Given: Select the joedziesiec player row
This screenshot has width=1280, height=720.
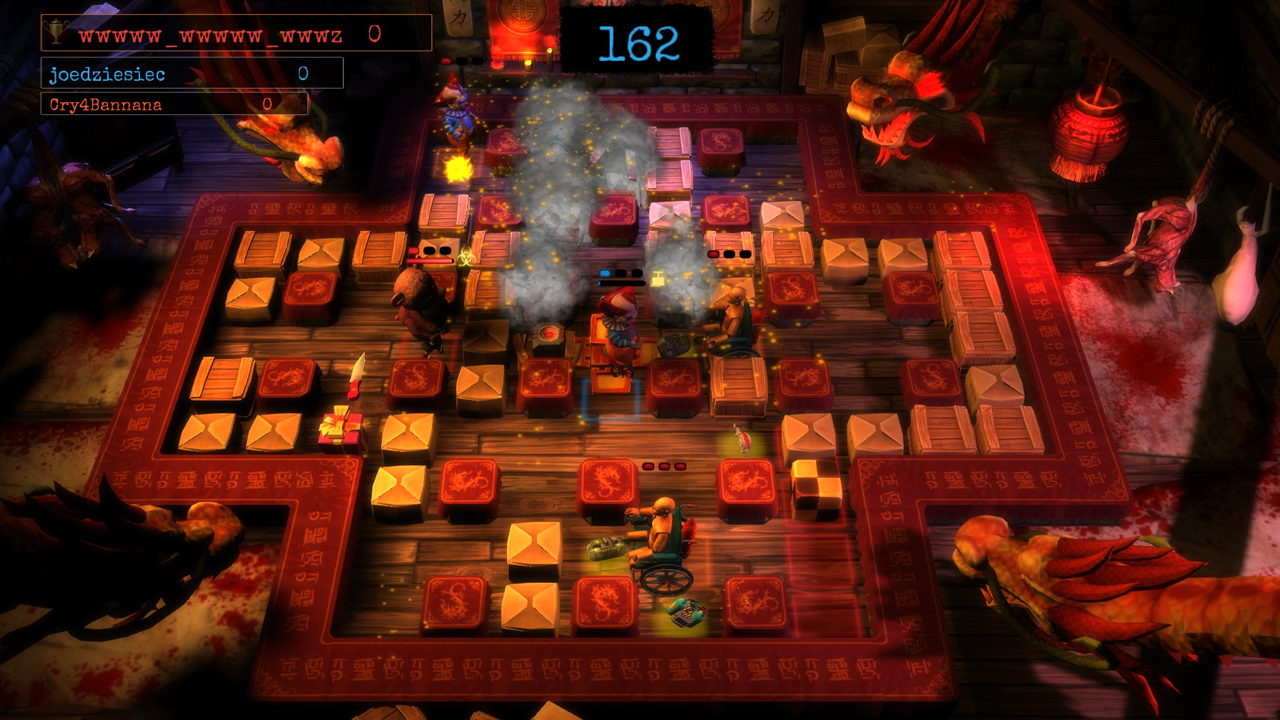Looking at the screenshot, I should tap(192, 74).
